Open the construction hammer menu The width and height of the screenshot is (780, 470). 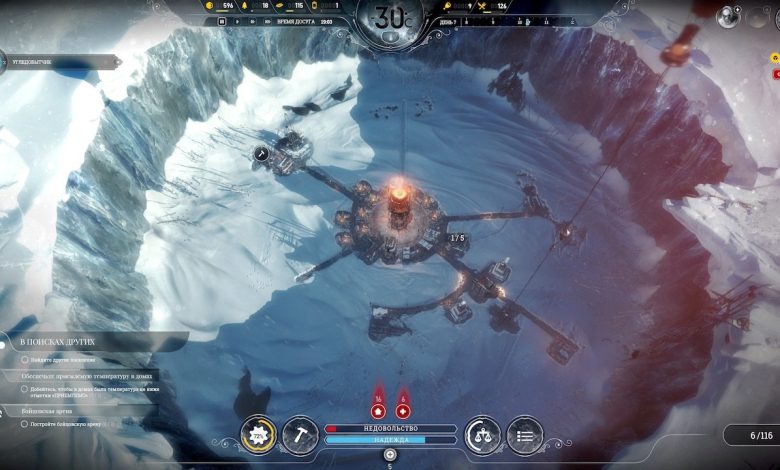301,435
